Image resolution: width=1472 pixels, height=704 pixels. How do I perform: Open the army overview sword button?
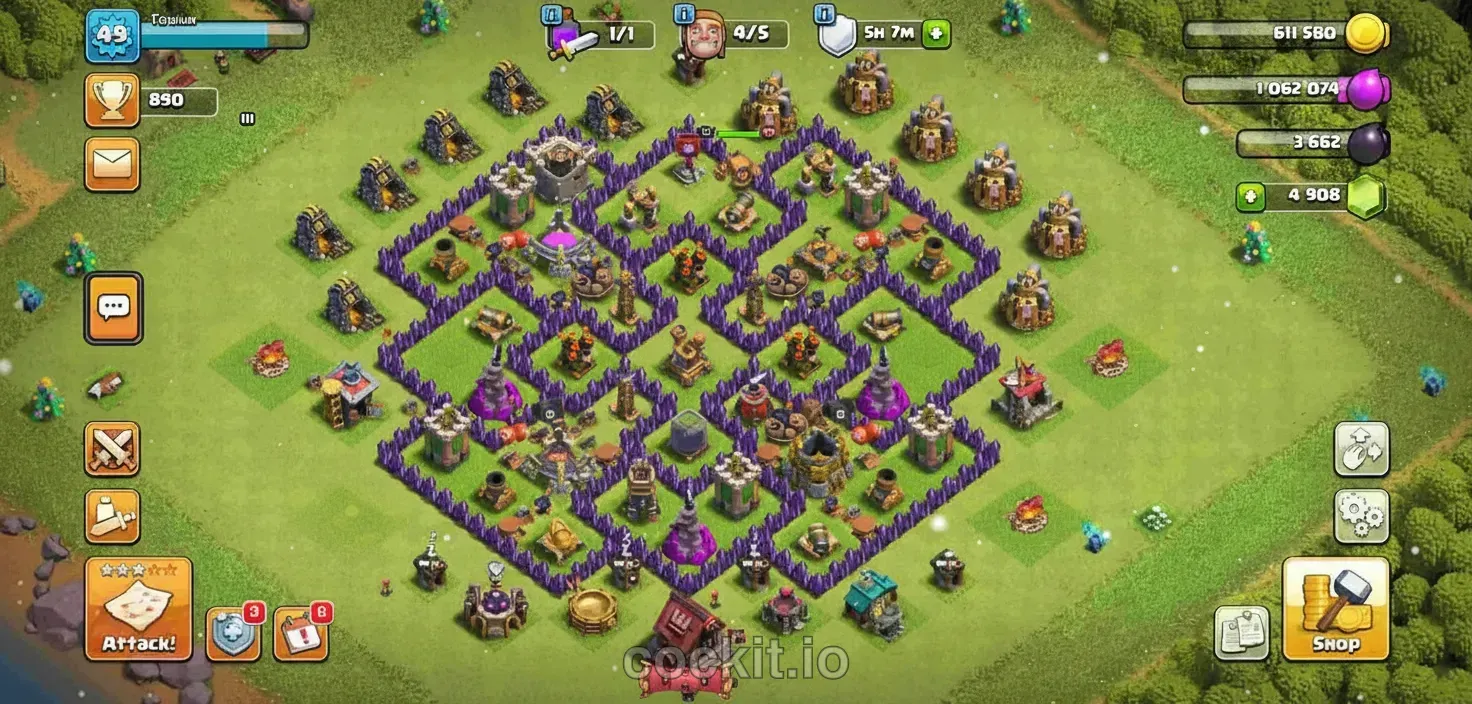click(x=112, y=516)
